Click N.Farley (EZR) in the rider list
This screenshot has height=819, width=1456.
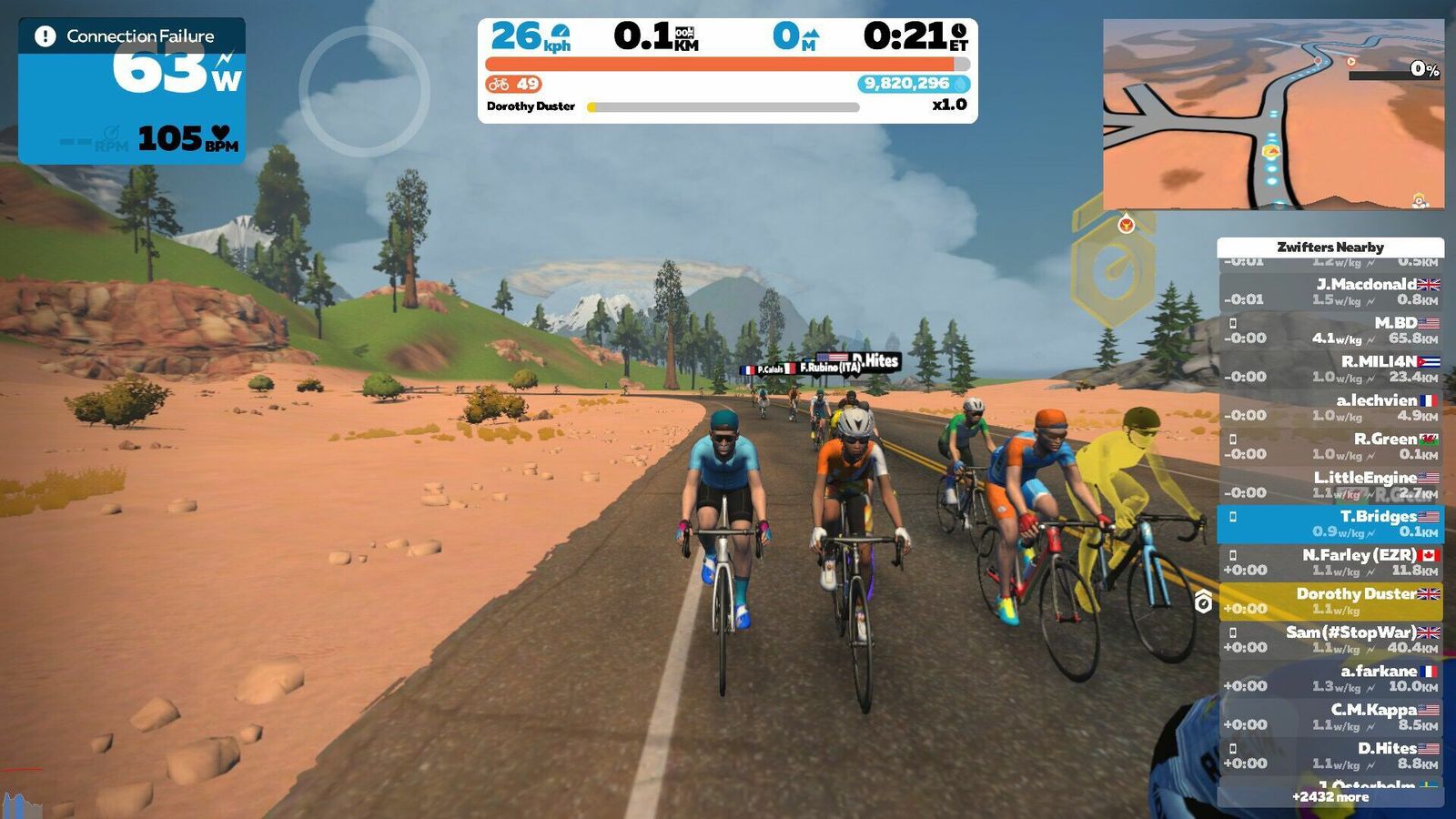[x=1330, y=562]
